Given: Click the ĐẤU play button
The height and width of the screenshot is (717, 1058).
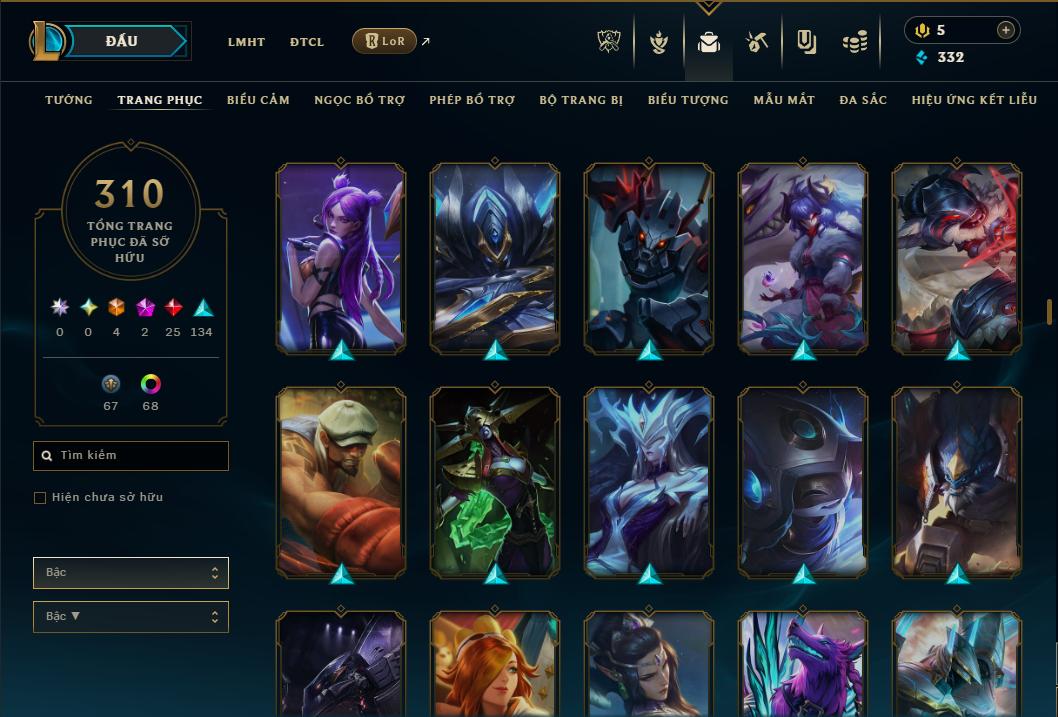Looking at the screenshot, I should (122, 41).
